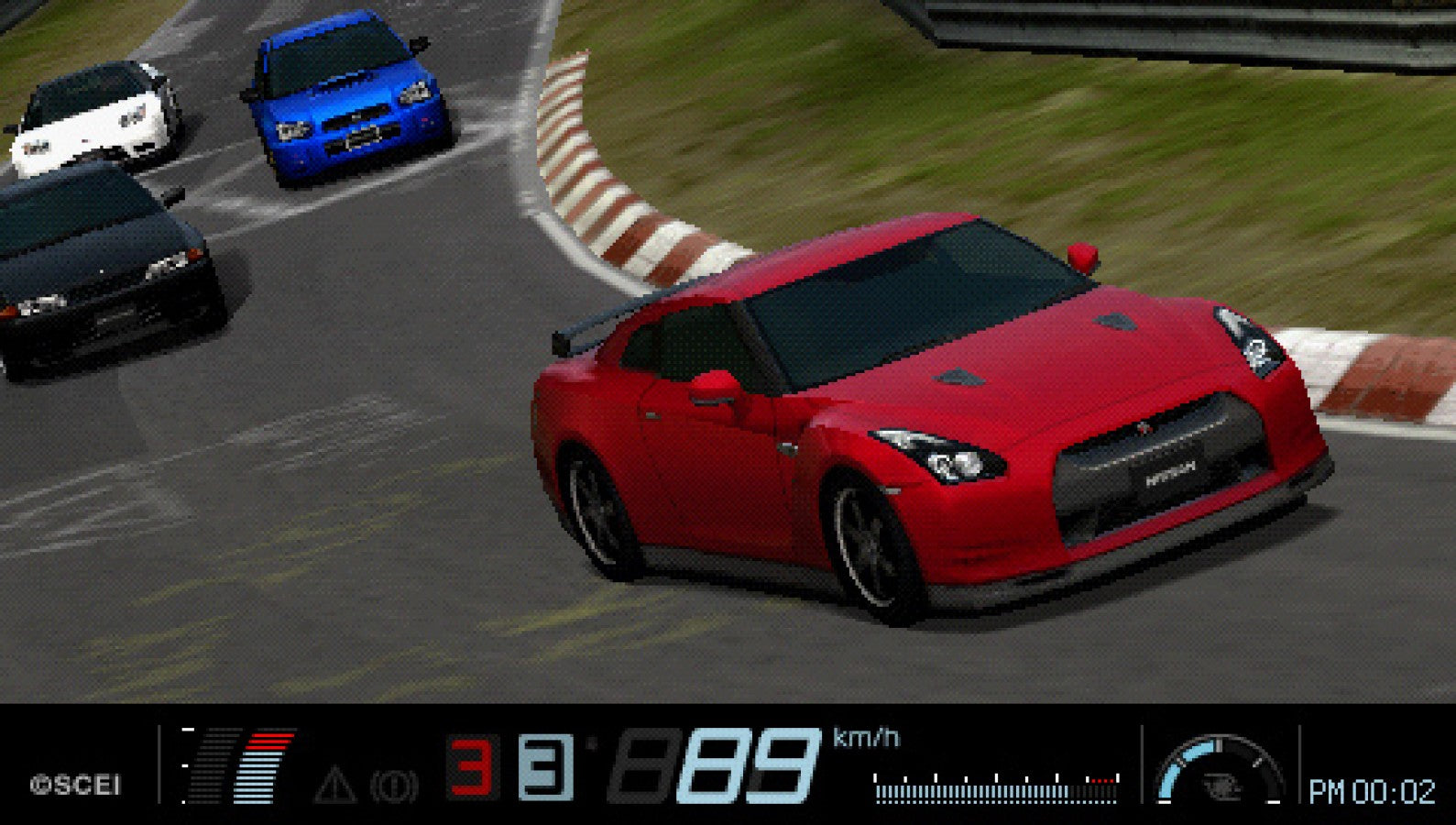Click the red Nissan GT-R on track
The width and height of the screenshot is (1456, 825).
click(916, 412)
